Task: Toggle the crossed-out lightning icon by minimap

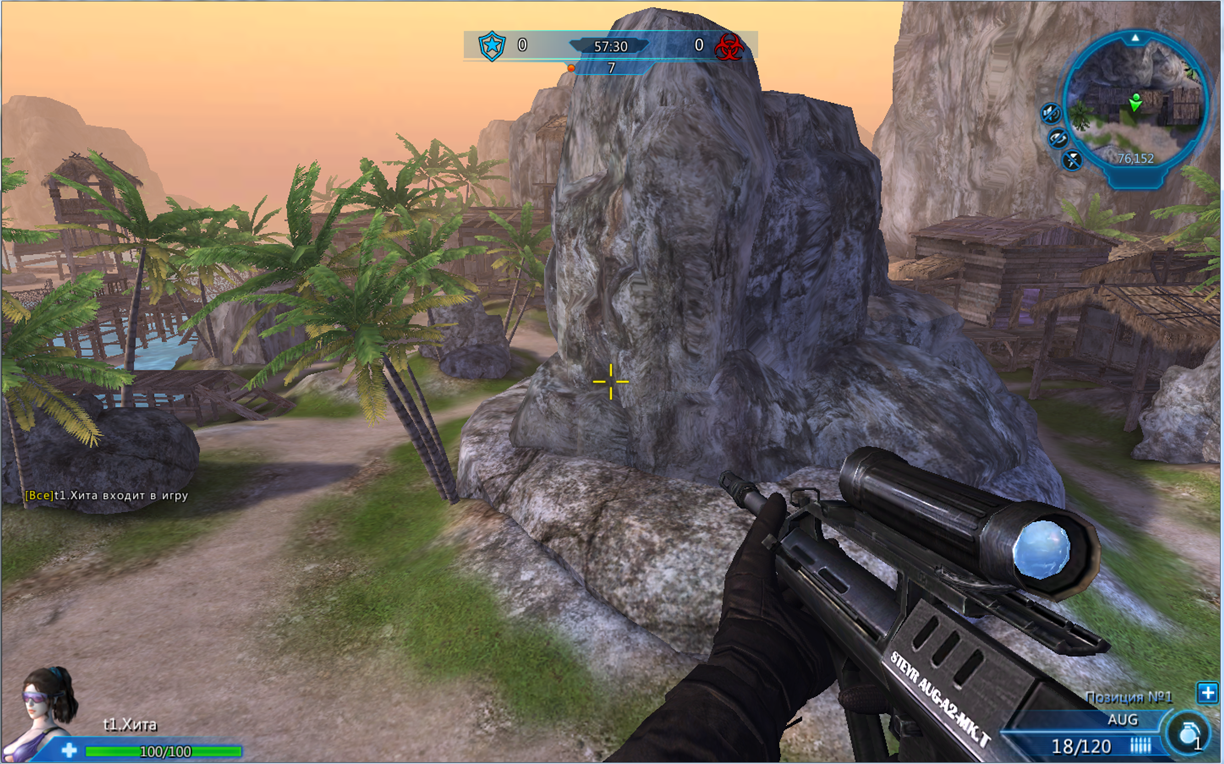Action: point(1072,159)
